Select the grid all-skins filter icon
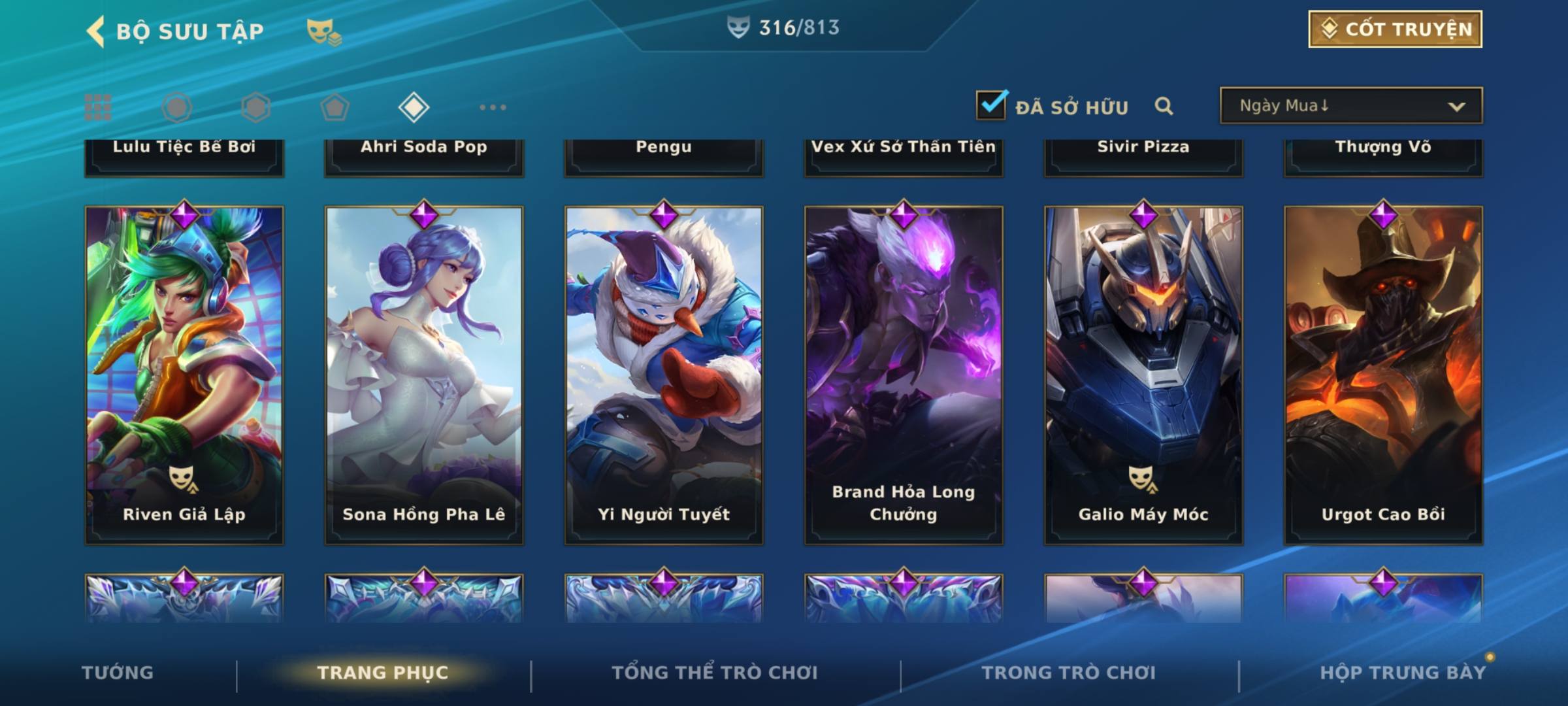Viewport: 1568px width, 706px height. pyautogui.click(x=98, y=107)
